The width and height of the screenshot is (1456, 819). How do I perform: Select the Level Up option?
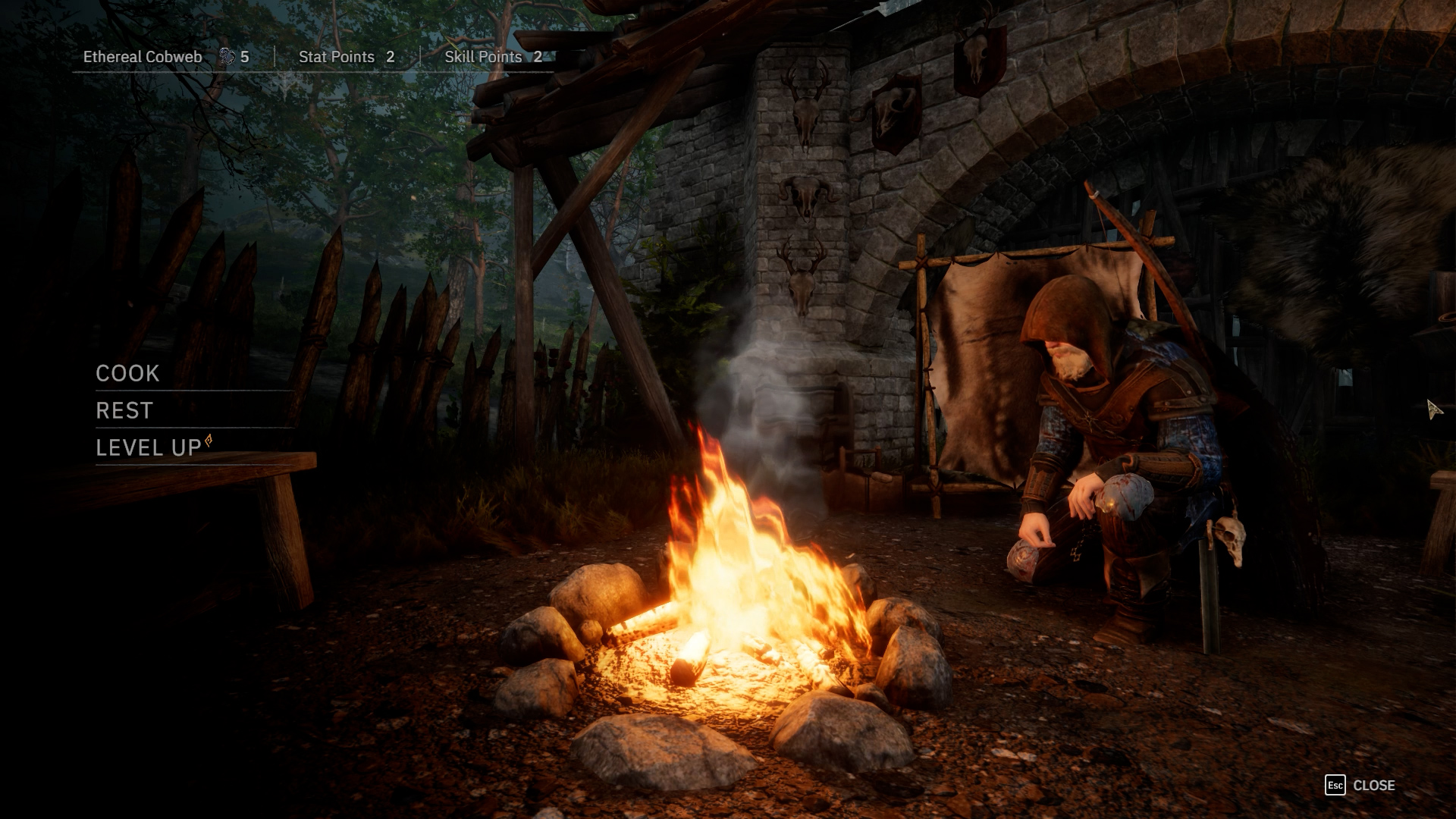[x=149, y=447]
